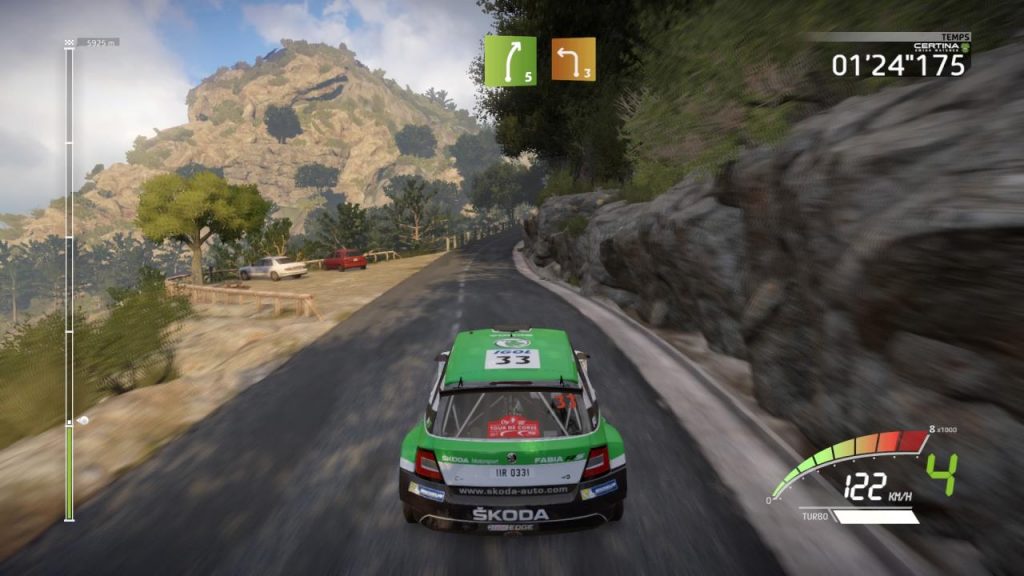Click the orange left-turn 3 pace note
This screenshot has width=1024, height=576.
pyautogui.click(x=573, y=59)
